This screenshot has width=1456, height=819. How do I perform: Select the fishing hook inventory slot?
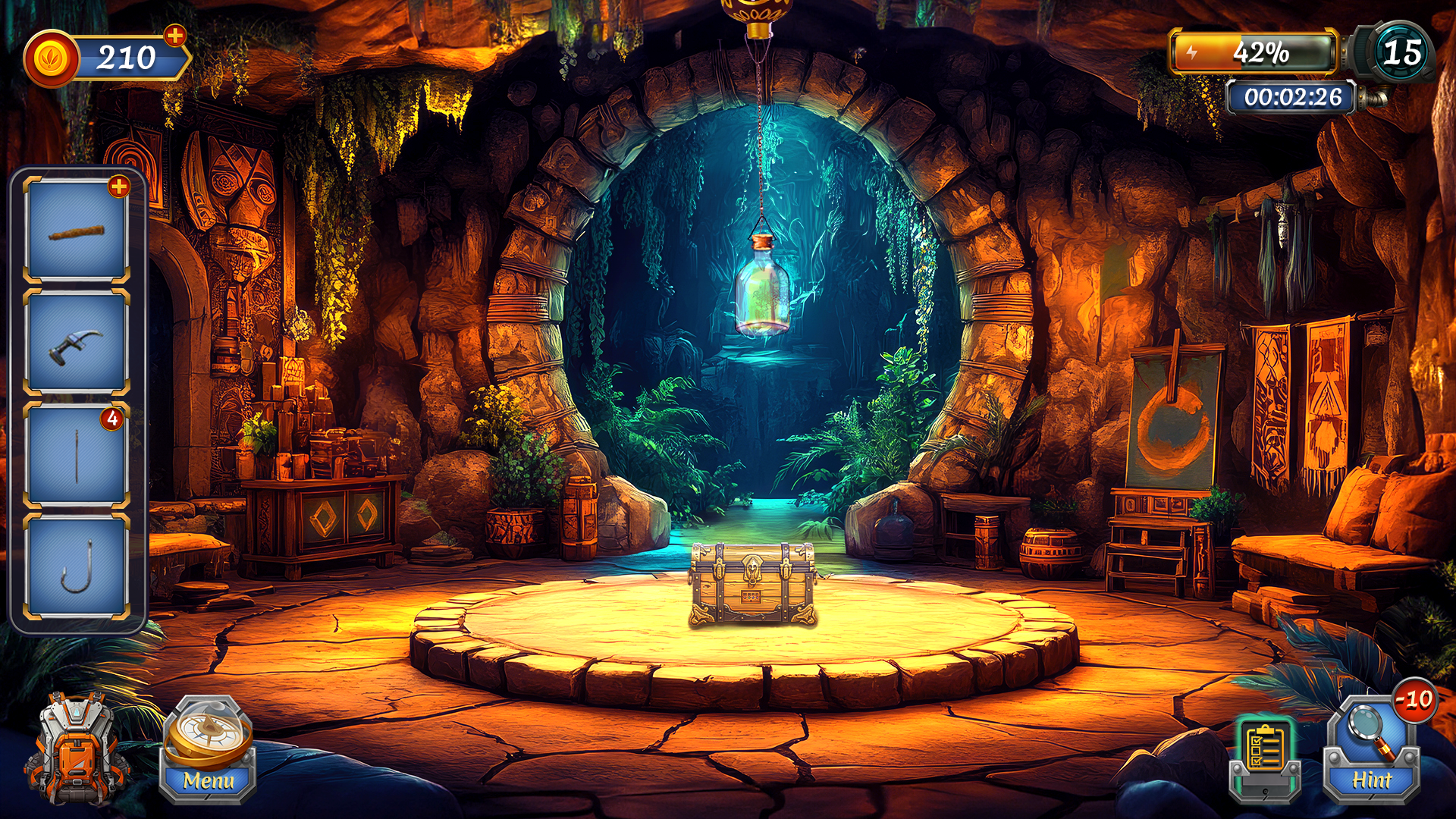click(x=77, y=566)
